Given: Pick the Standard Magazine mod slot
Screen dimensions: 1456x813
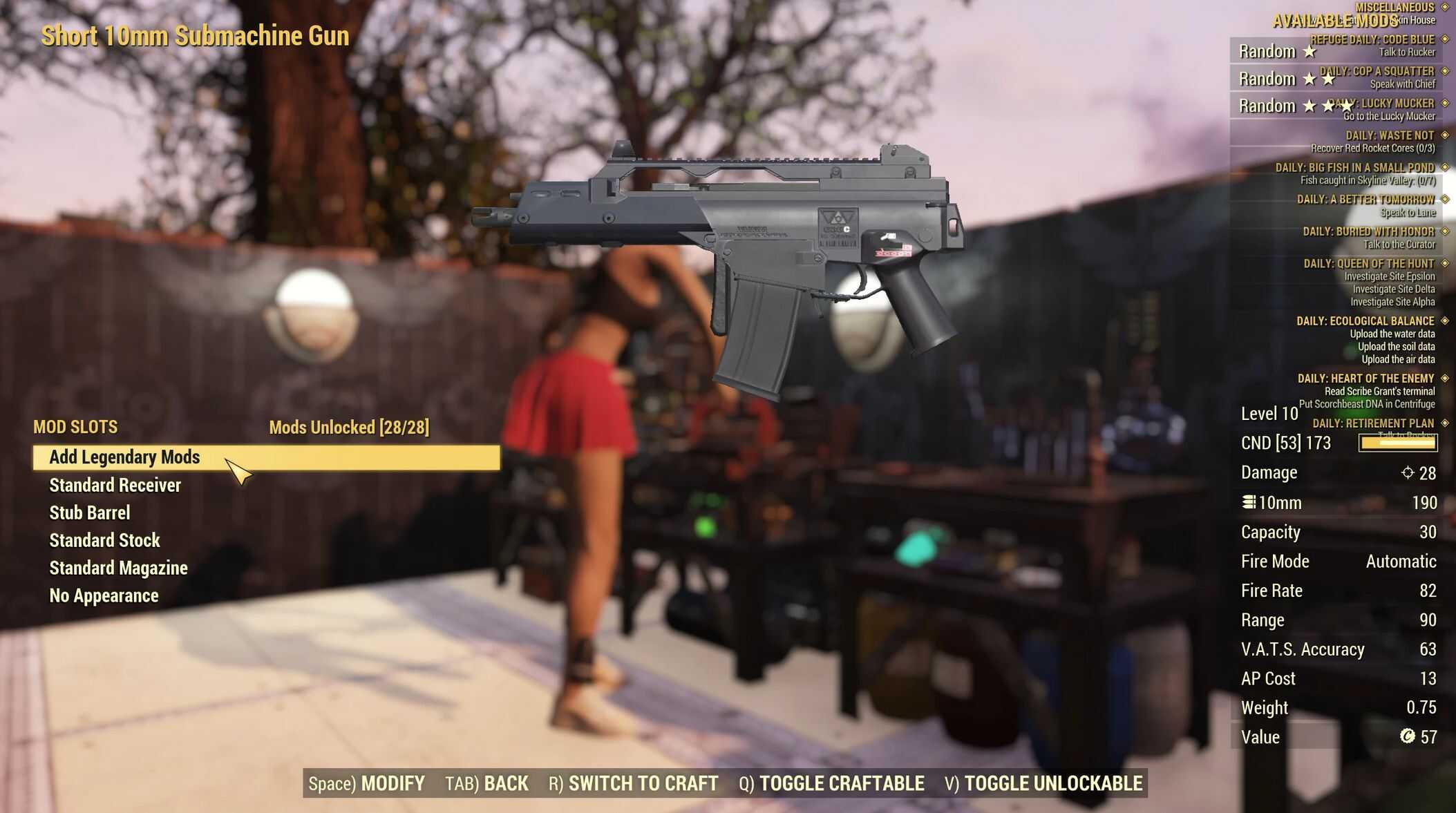Looking at the screenshot, I should click(x=119, y=568).
